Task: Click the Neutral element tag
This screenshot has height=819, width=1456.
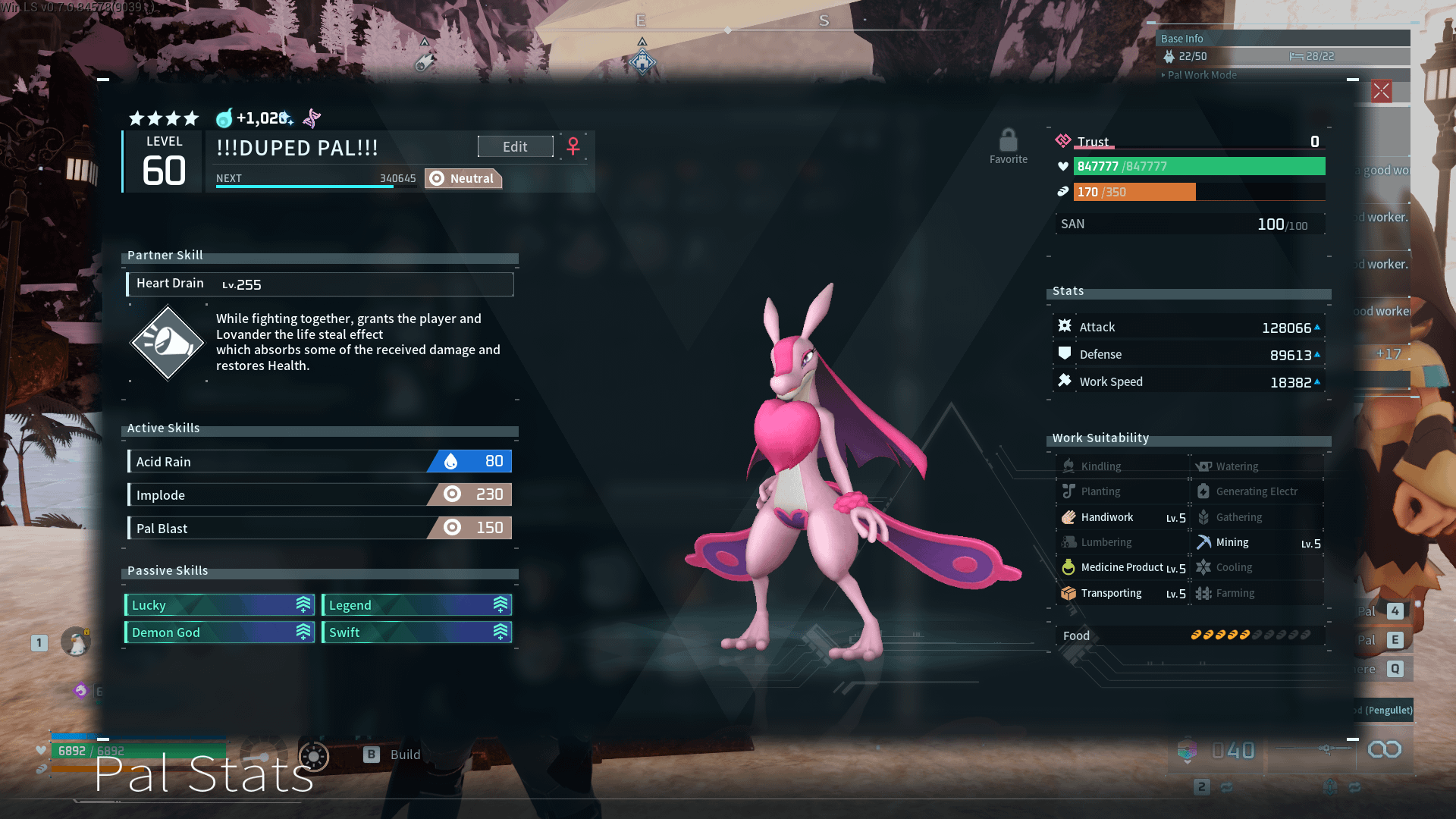Action: 463,178
